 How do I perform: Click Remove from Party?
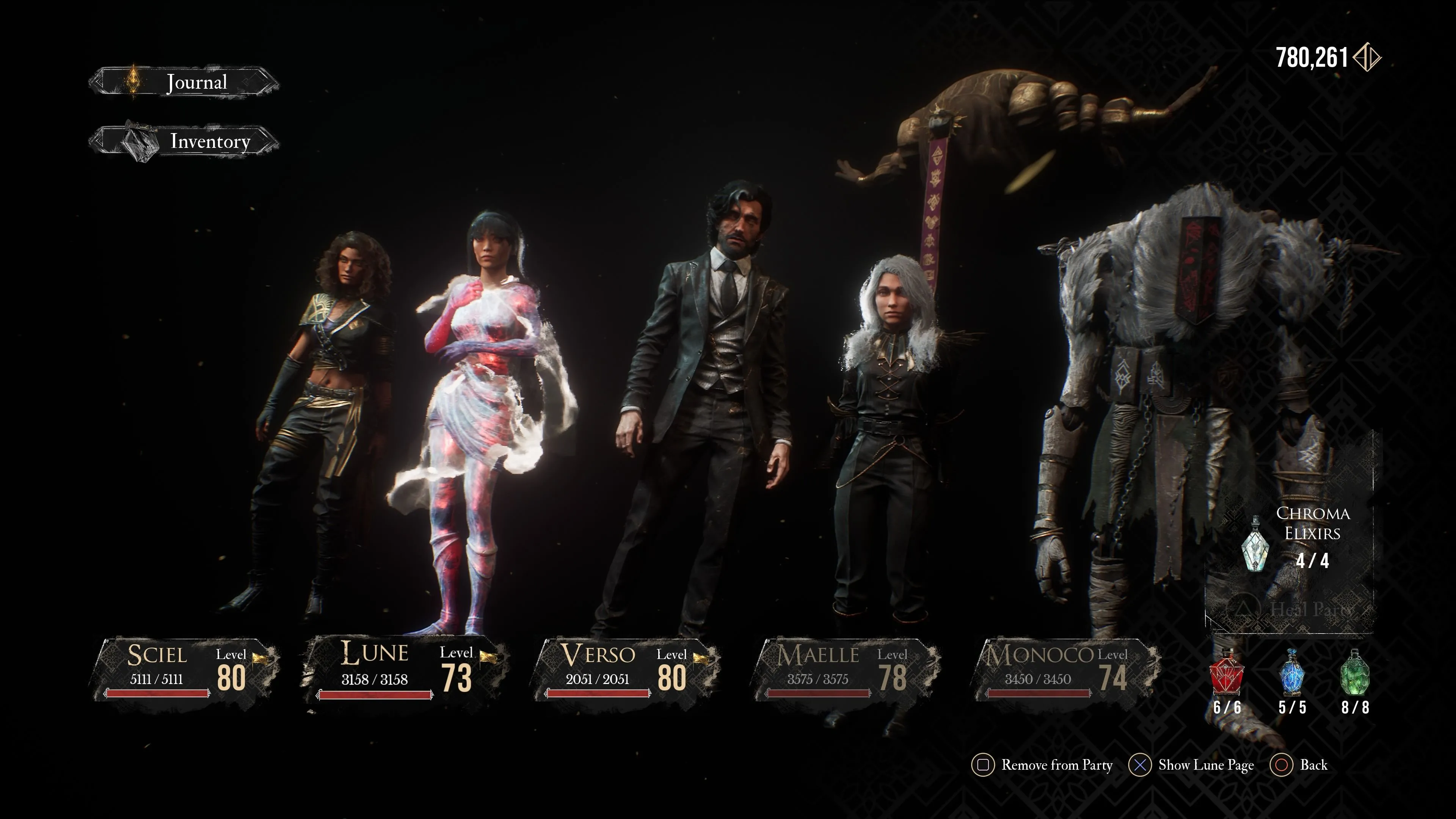tap(1042, 765)
